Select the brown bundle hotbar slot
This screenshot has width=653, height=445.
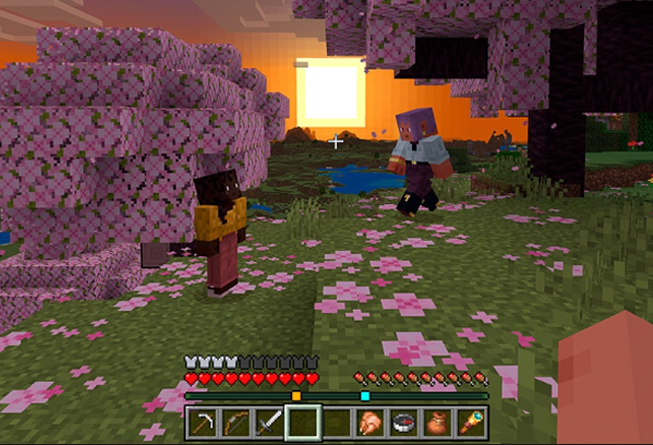(x=437, y=423)
